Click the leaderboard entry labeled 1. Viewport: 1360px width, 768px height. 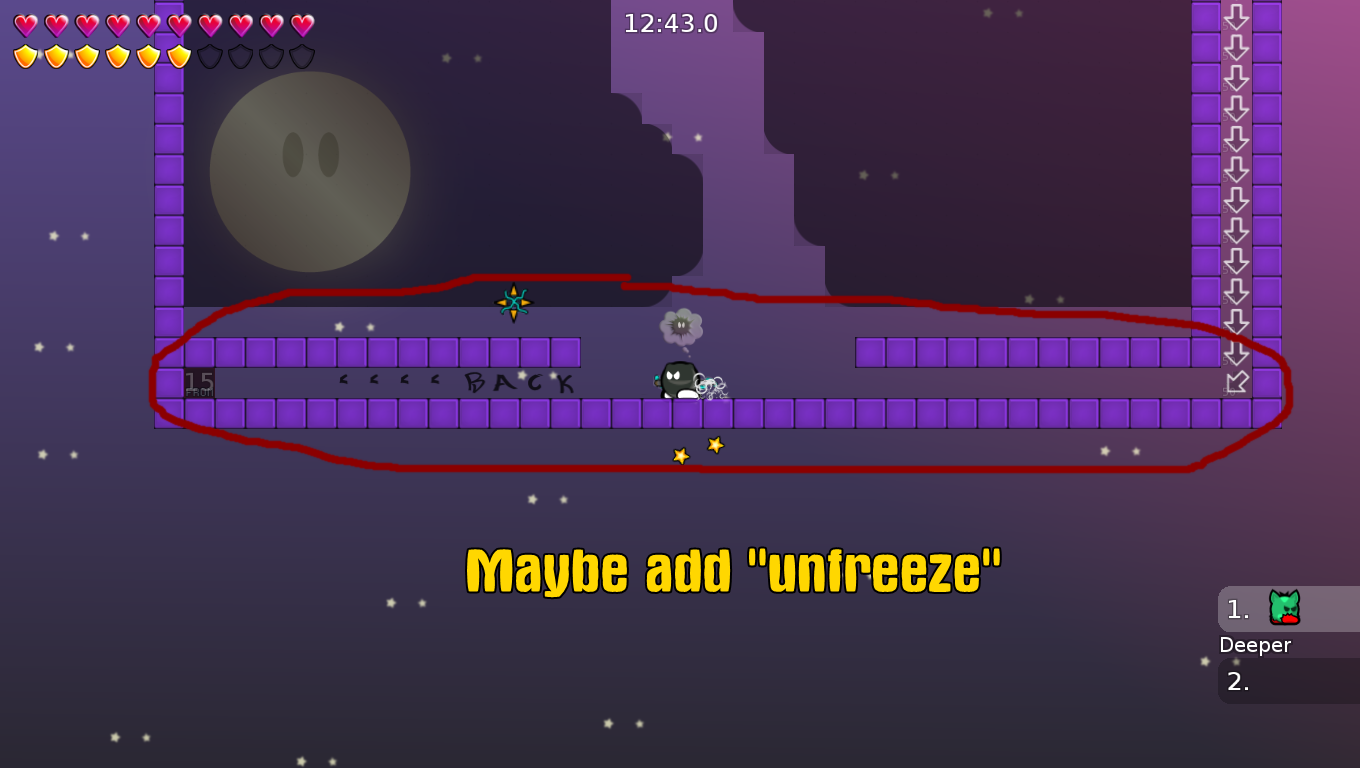coord(1240,608)
